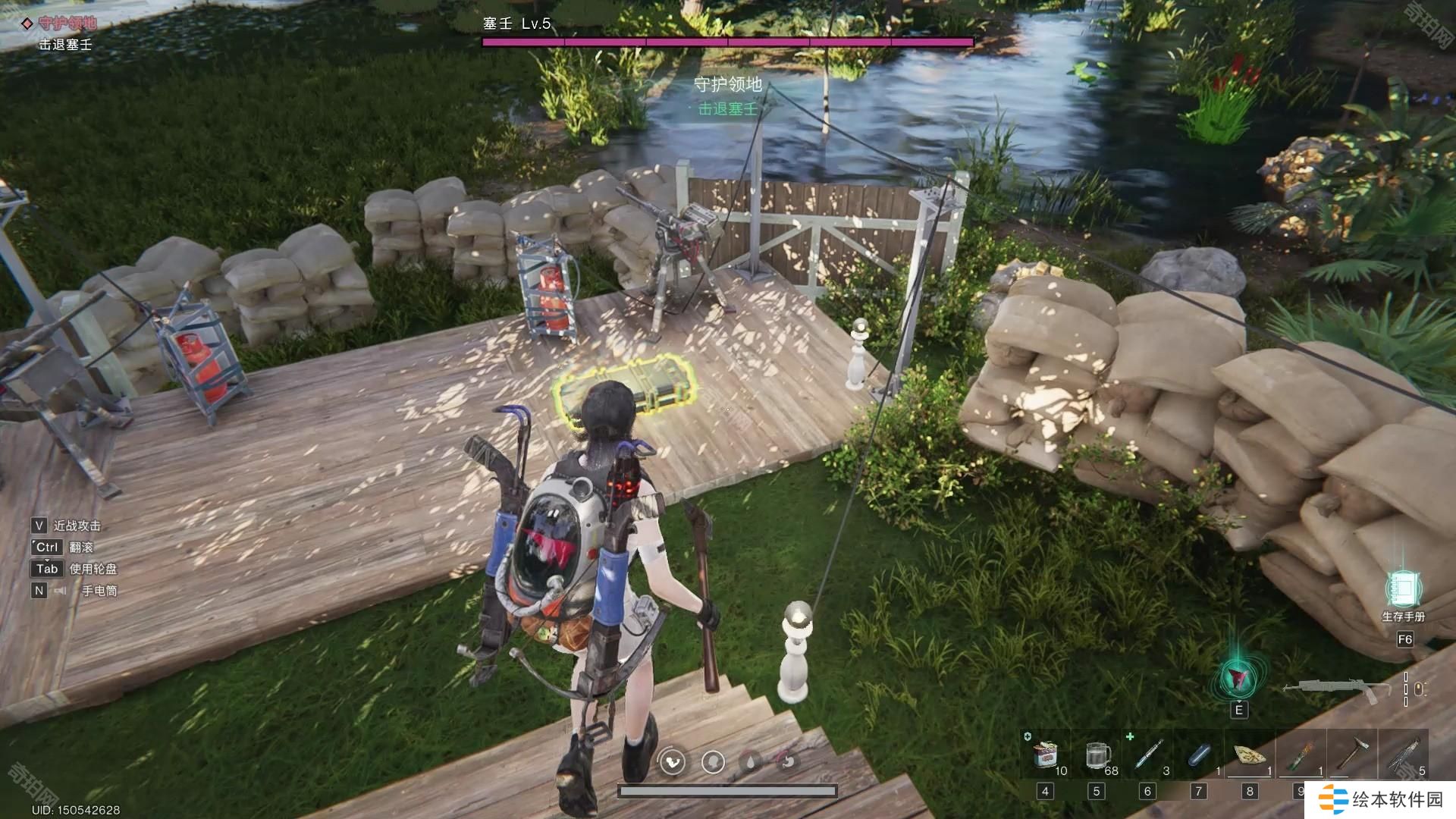The height and width of the screenshot is (819, 1456).
Task: Select the last hotbar slot holding 5
Action: (x=1403, y=756)
